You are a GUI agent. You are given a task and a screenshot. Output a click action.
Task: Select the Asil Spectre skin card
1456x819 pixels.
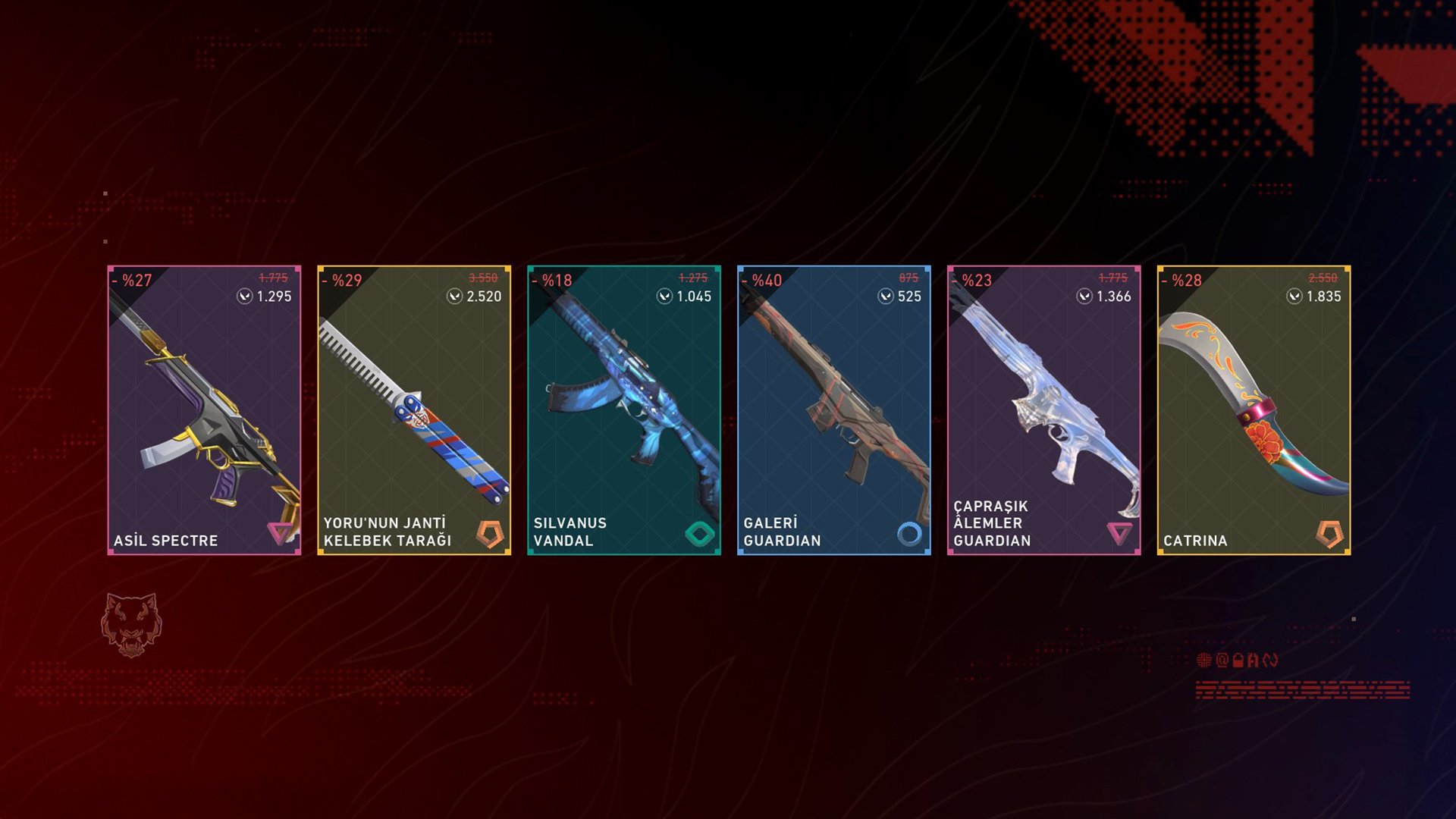[x=204, y=410]
